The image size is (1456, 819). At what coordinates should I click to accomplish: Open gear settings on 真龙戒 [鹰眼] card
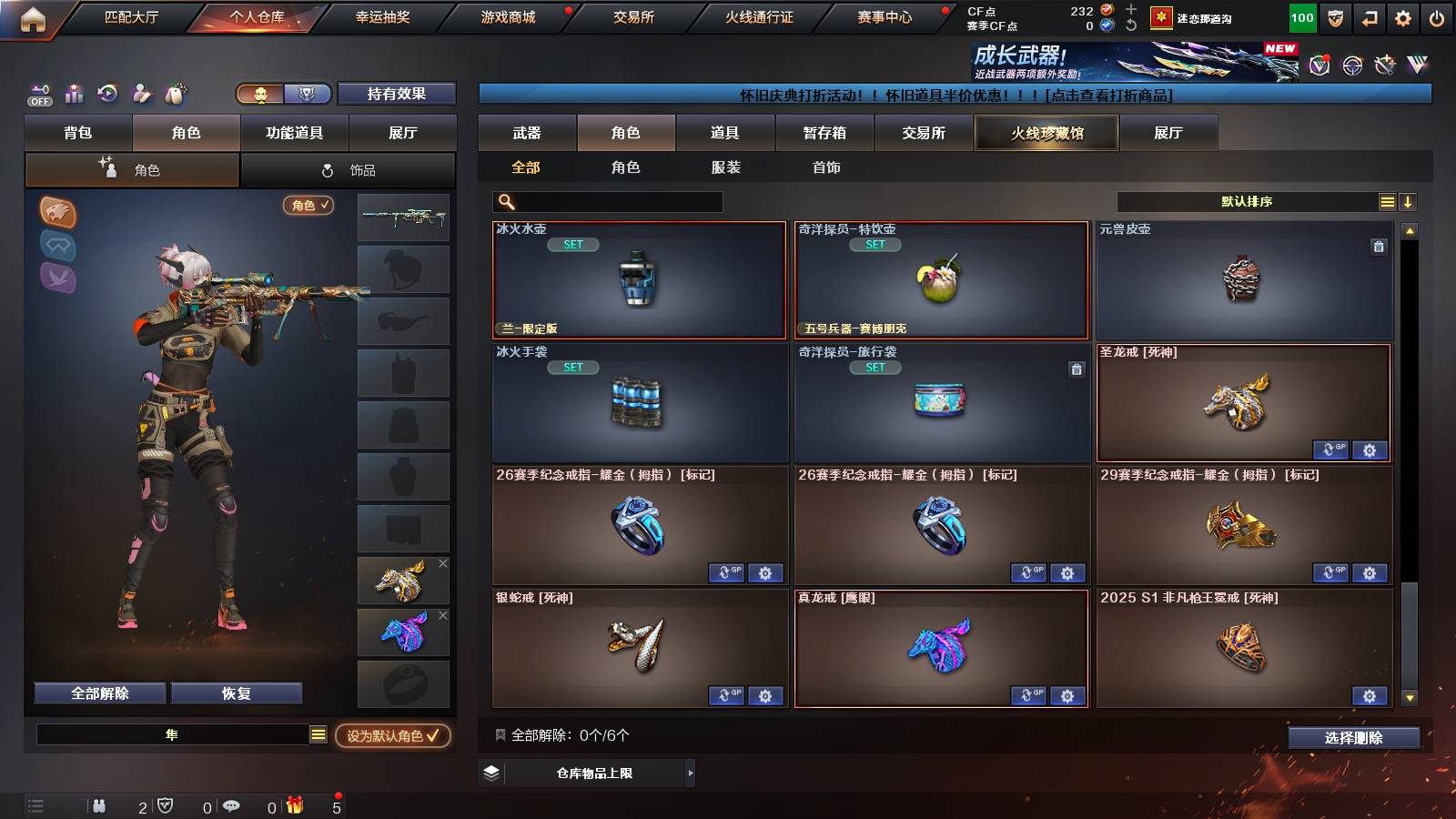(x=1066, y=696)
